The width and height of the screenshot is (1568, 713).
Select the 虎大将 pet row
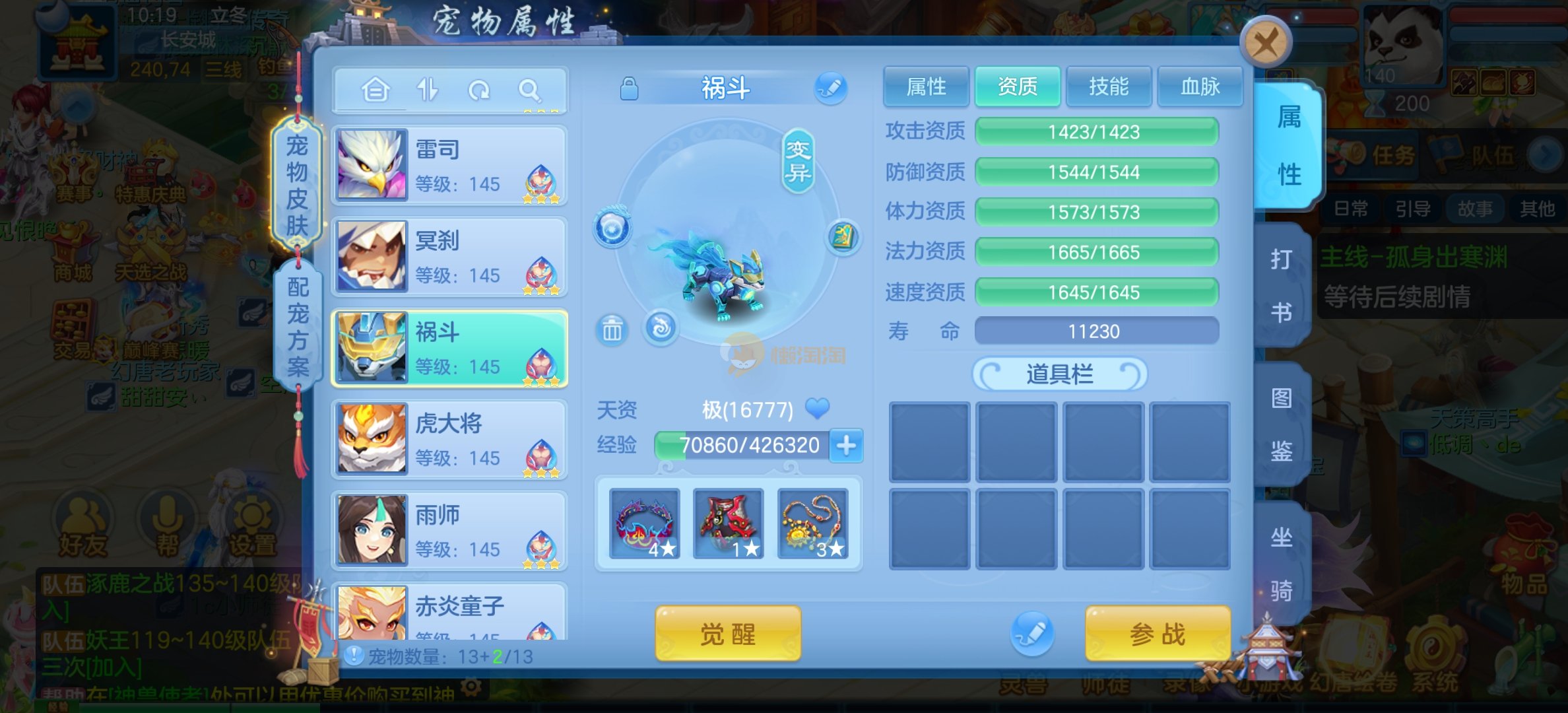pos(449,439)
